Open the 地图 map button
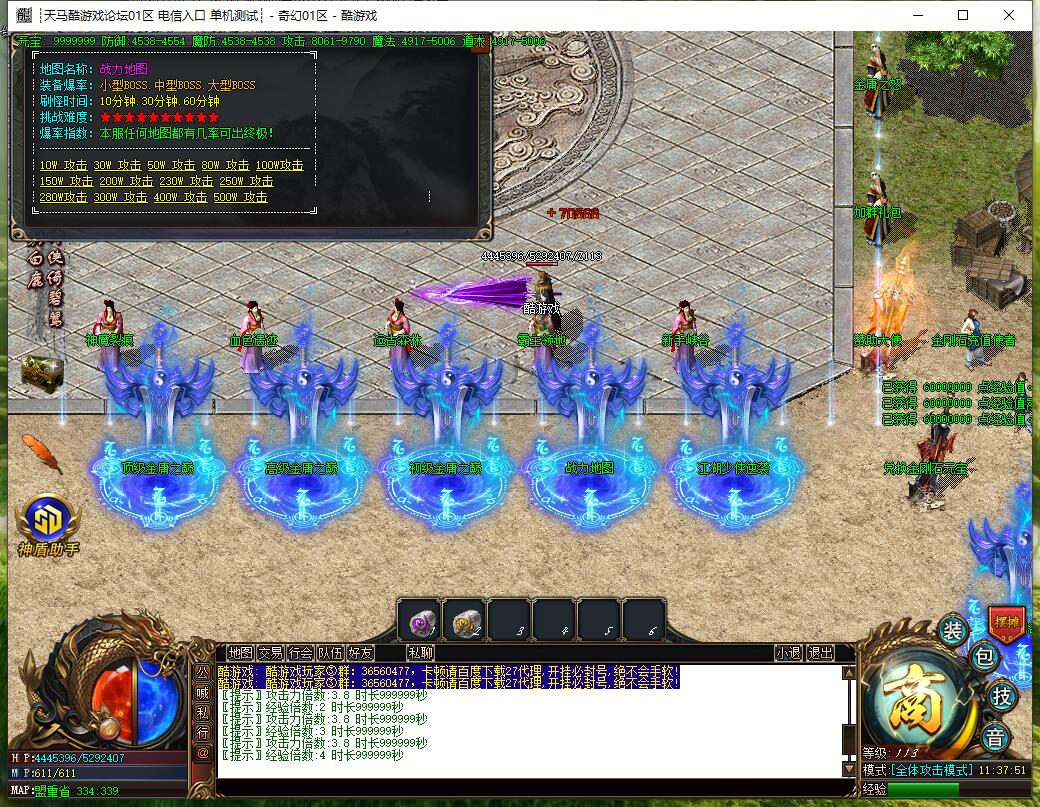This screenshot has height=807, width=1040. click(240, 653)
